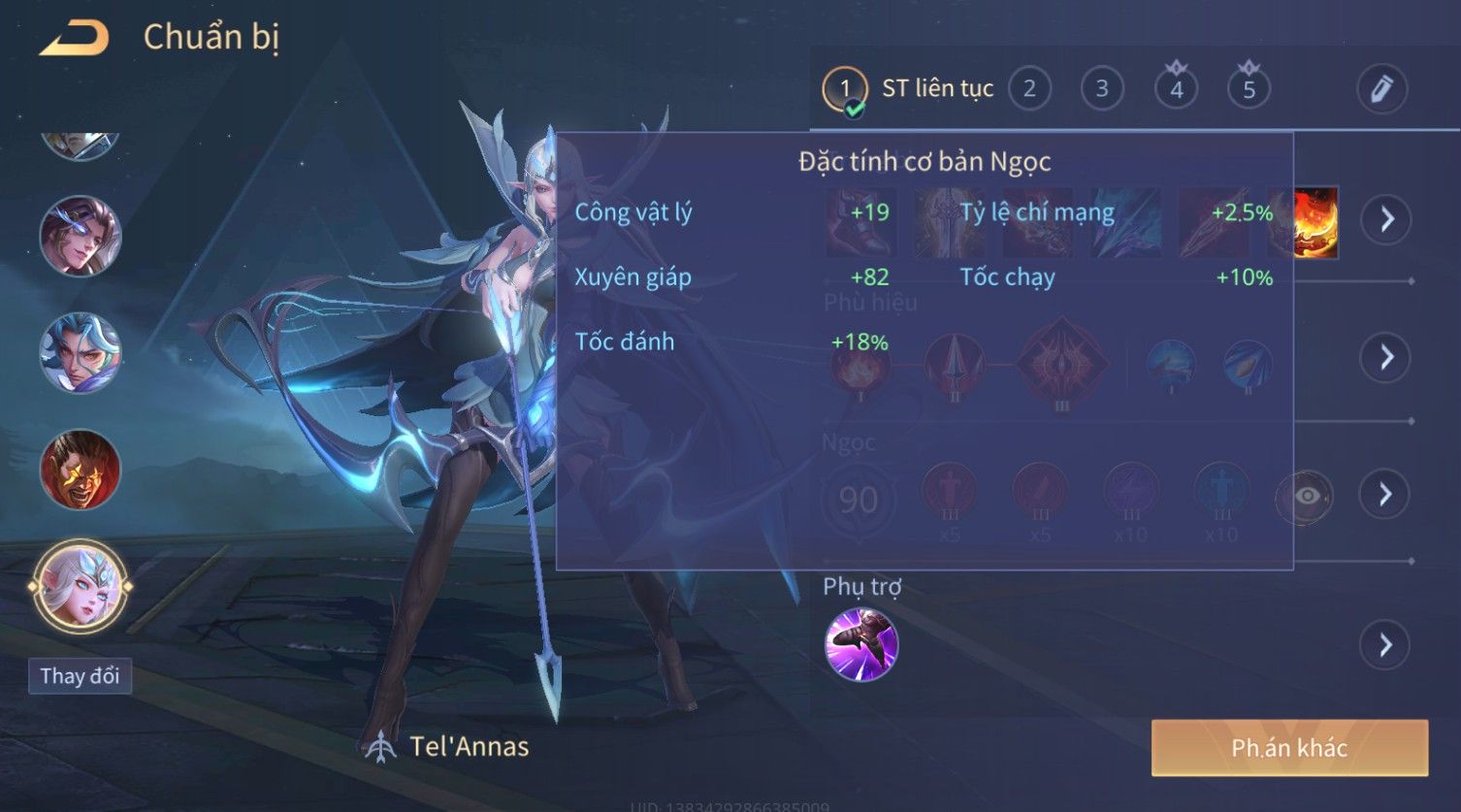Click Thay đổi to change hero

pyautogui.click(x=80, y=676)
